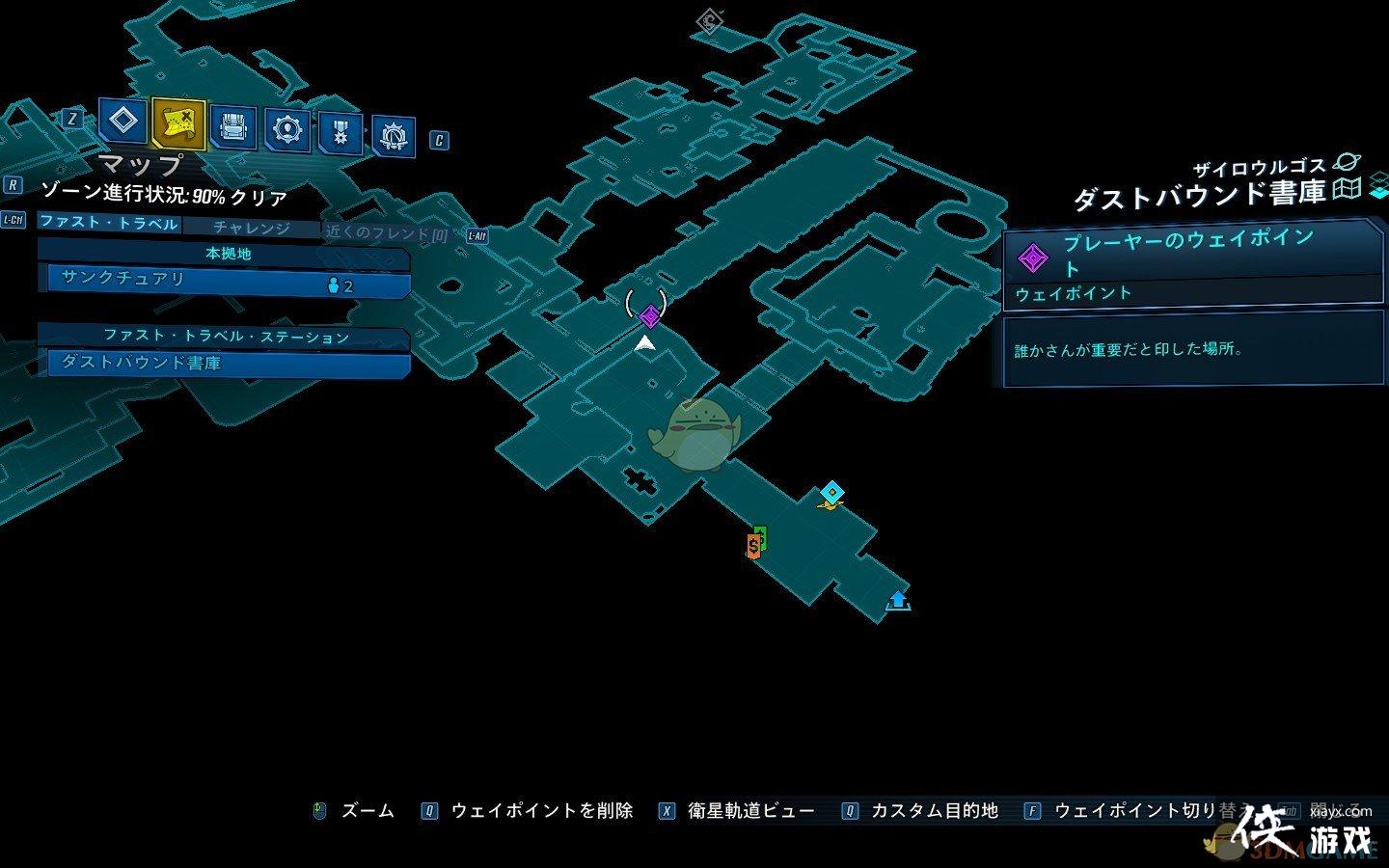Switch to the skills gear tab

pos(287,129)
